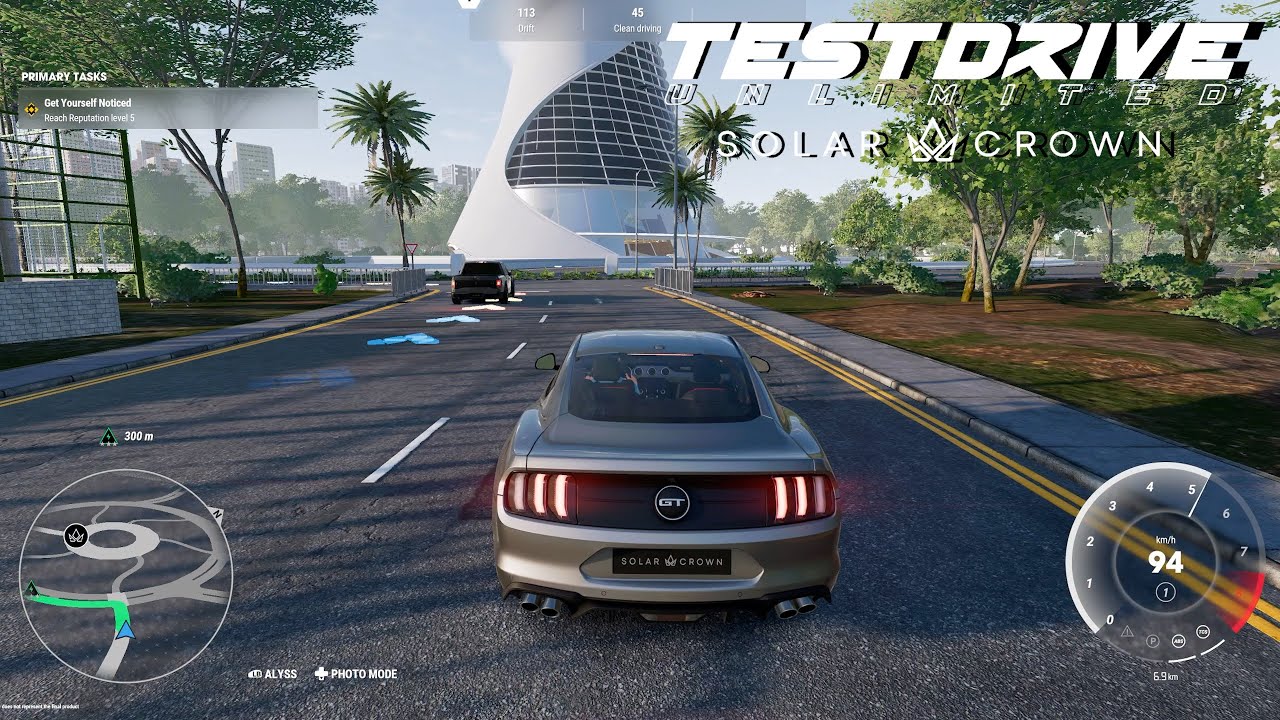
Task: Toggle the north compass marker on minimap
Action: click(x=218, y=513)
